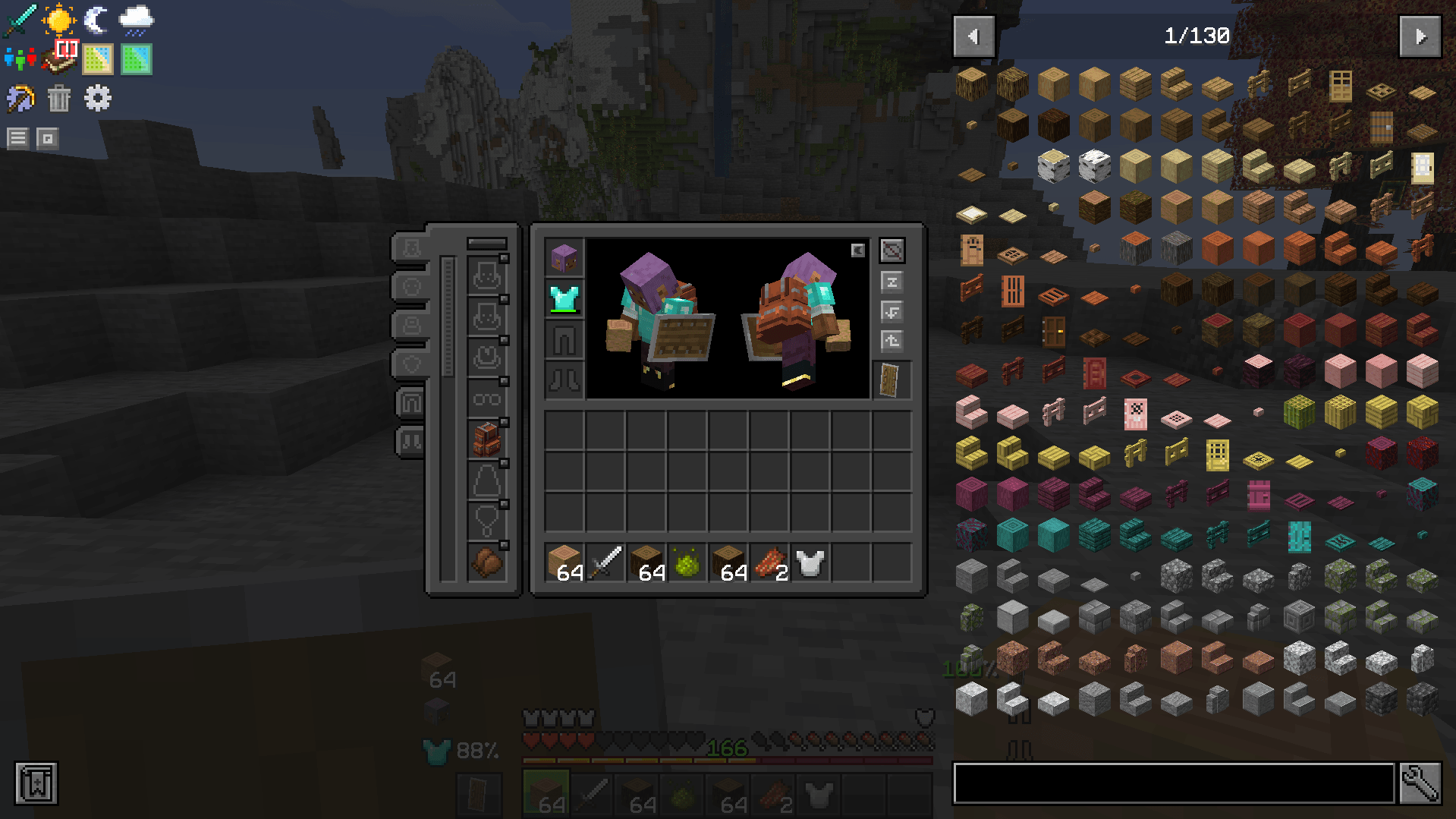
Task: Toggle the downward-arrow transfer button
Action: (x=892, y=311)
